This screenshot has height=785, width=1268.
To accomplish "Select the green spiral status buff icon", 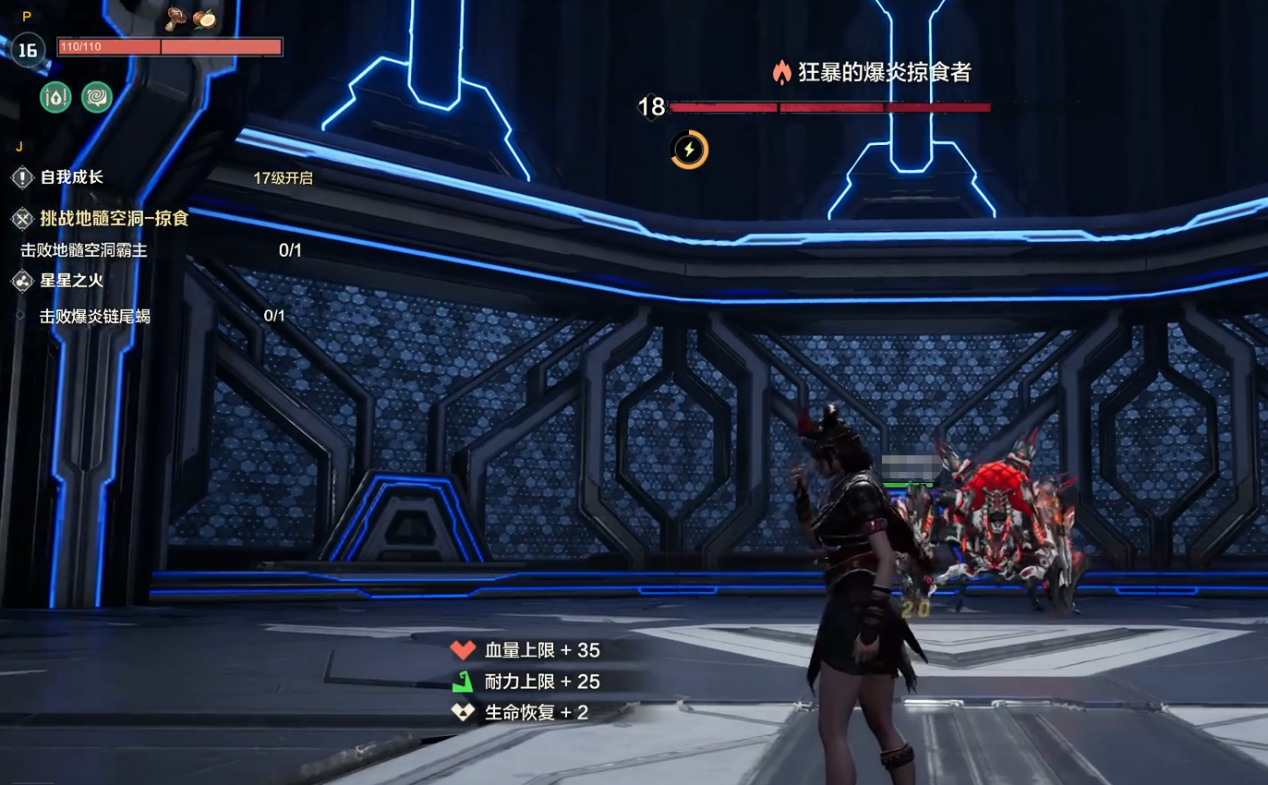I will (x=97, y=97).
